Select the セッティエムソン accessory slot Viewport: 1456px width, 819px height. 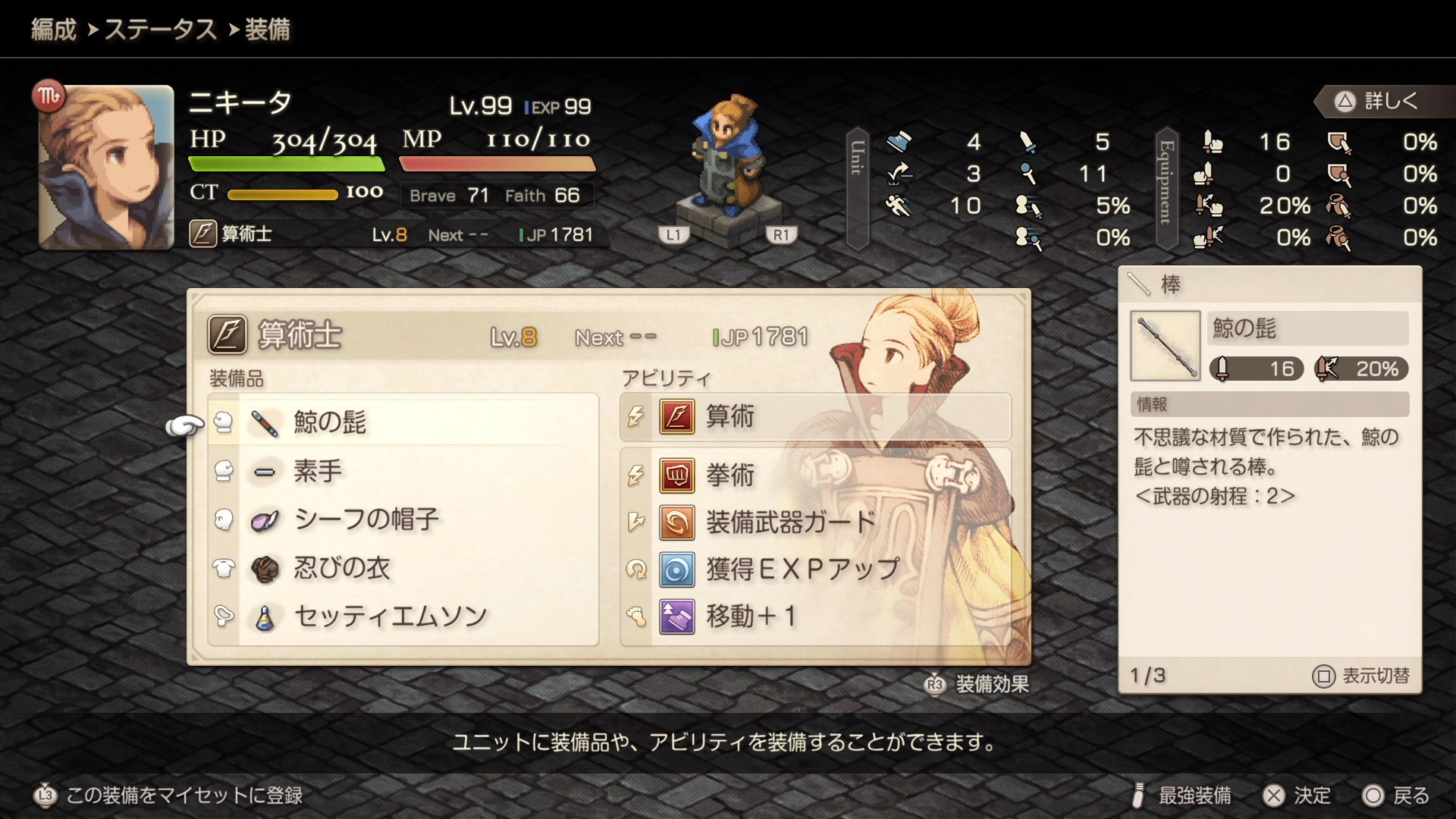click(403, 617)
